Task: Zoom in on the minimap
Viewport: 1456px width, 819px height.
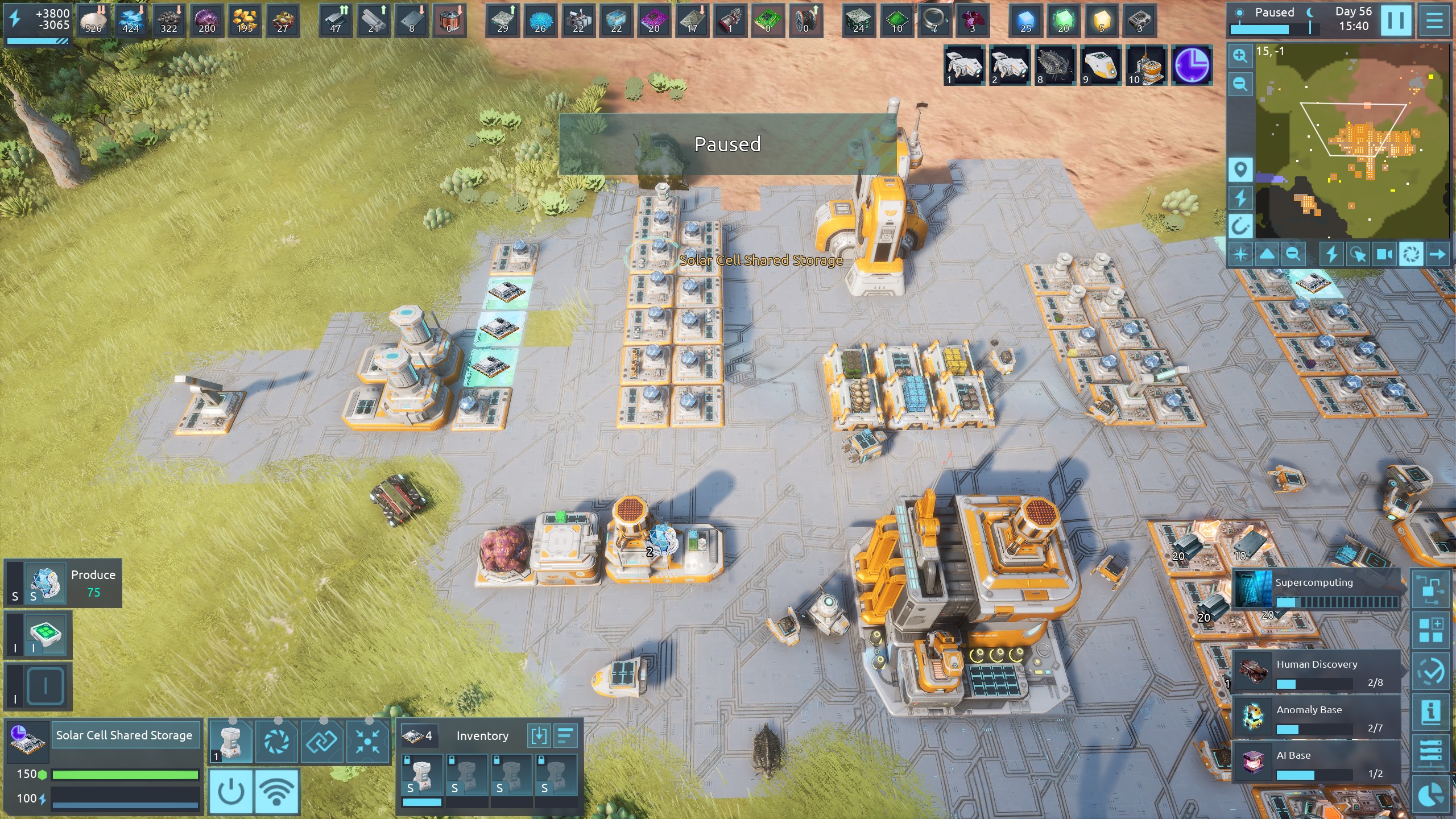Action: 1240,56
